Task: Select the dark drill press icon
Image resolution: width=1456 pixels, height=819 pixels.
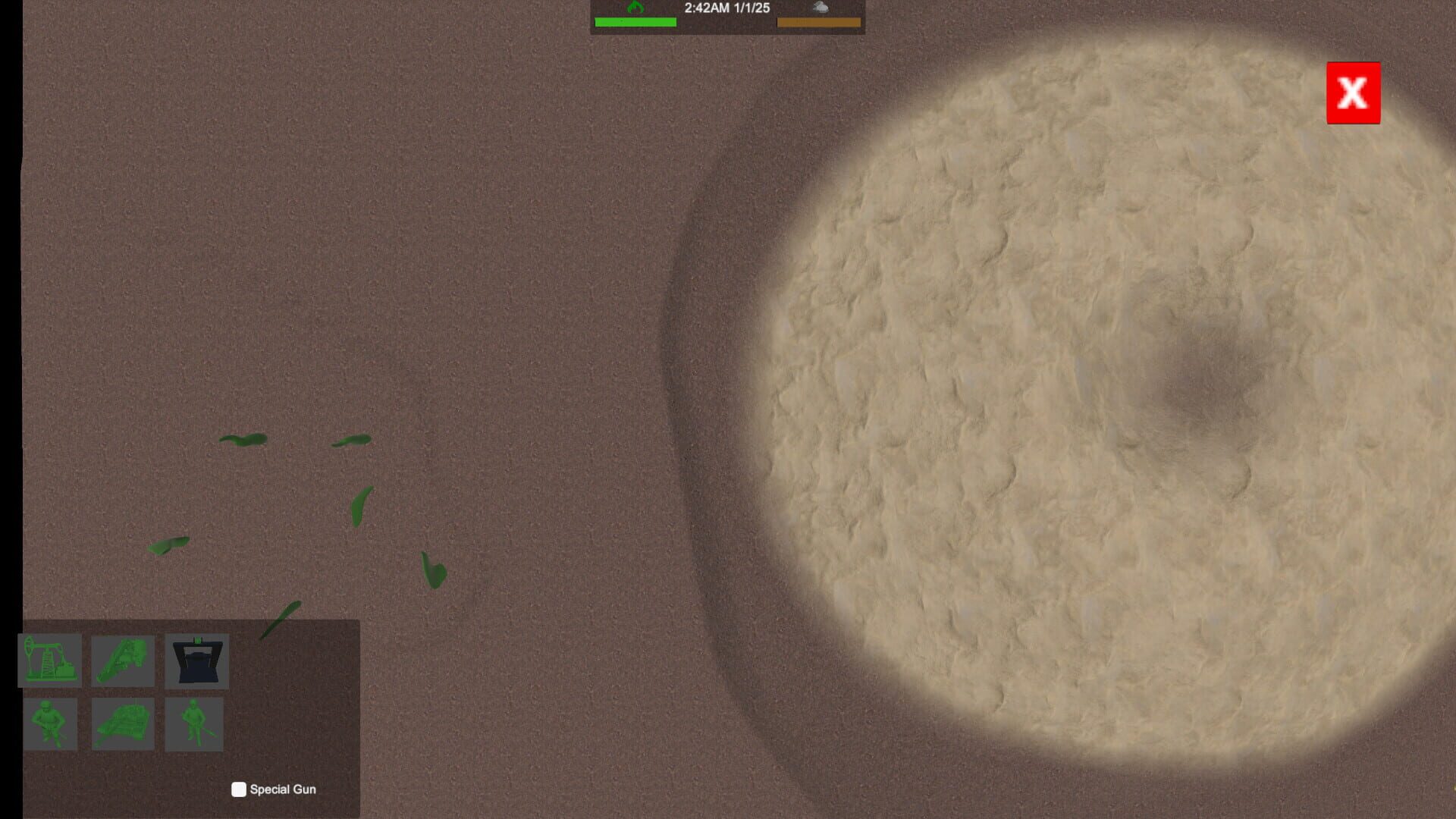Action: pos(196,661)
